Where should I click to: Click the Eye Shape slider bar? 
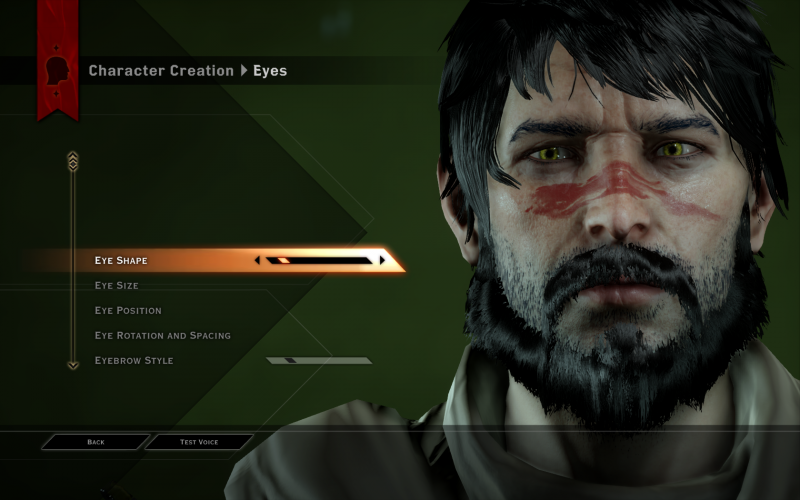point(320,261)
